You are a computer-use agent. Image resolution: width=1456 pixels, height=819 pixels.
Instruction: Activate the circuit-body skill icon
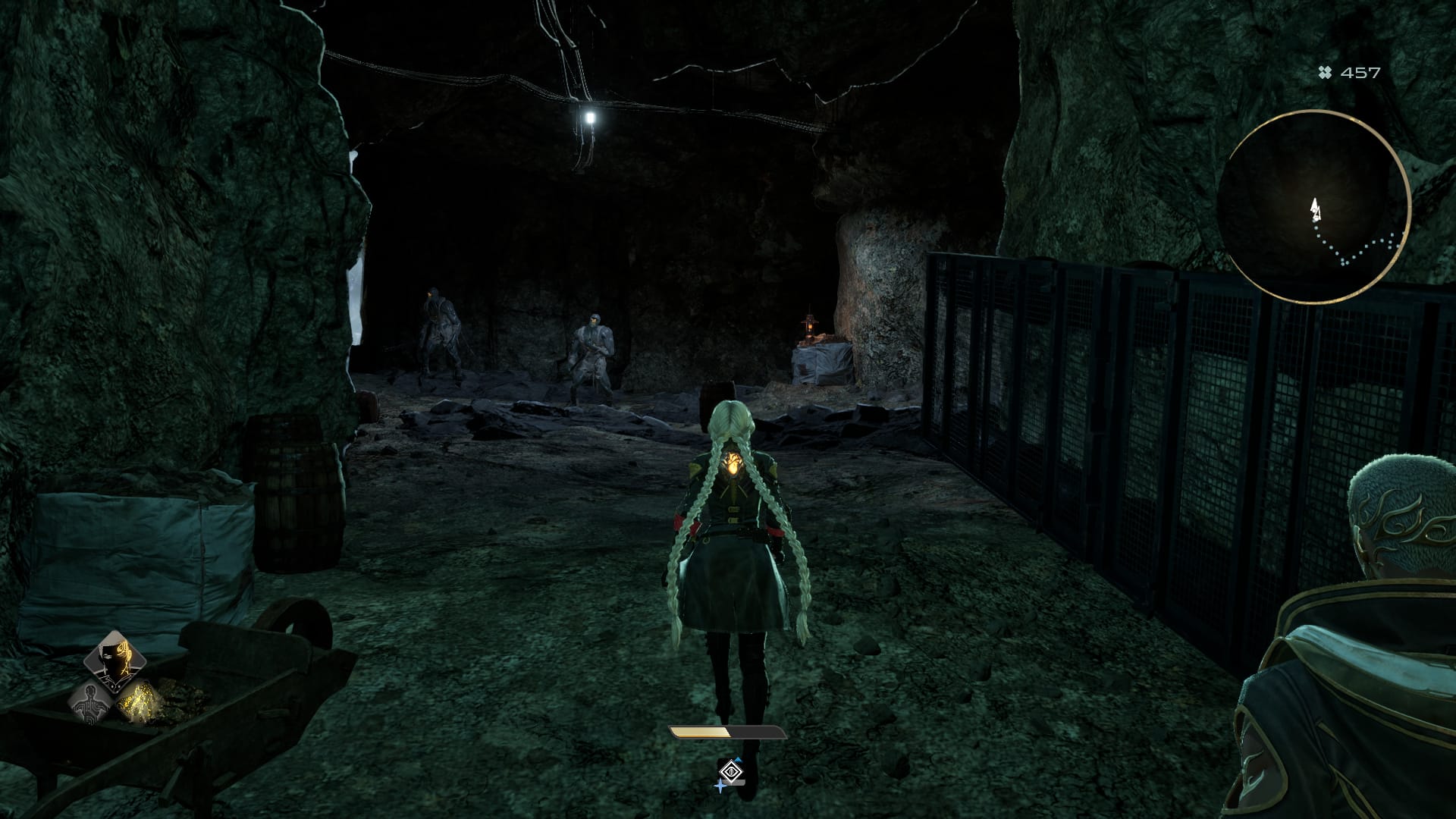91,701
